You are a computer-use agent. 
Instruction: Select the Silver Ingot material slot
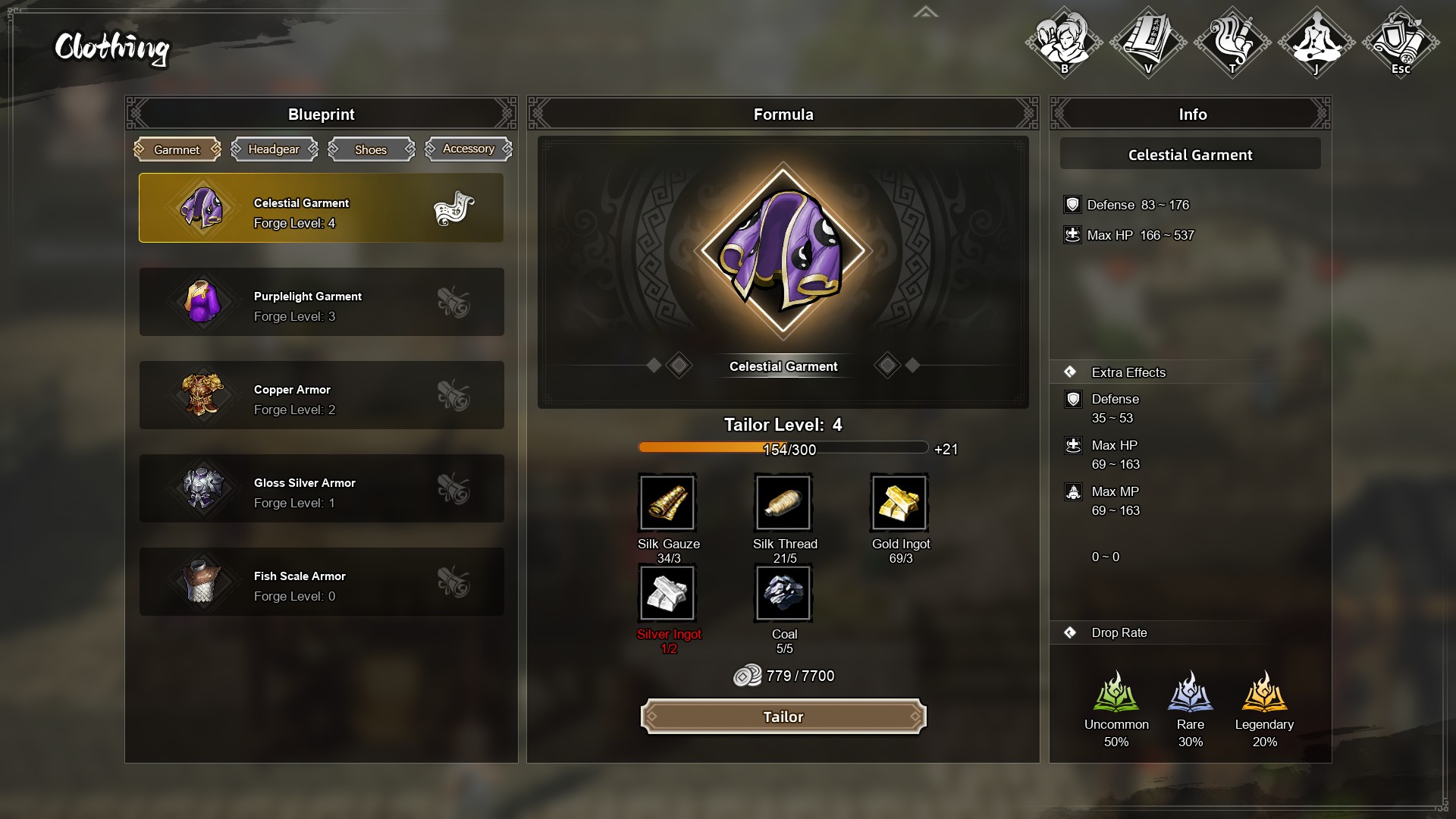667,593
